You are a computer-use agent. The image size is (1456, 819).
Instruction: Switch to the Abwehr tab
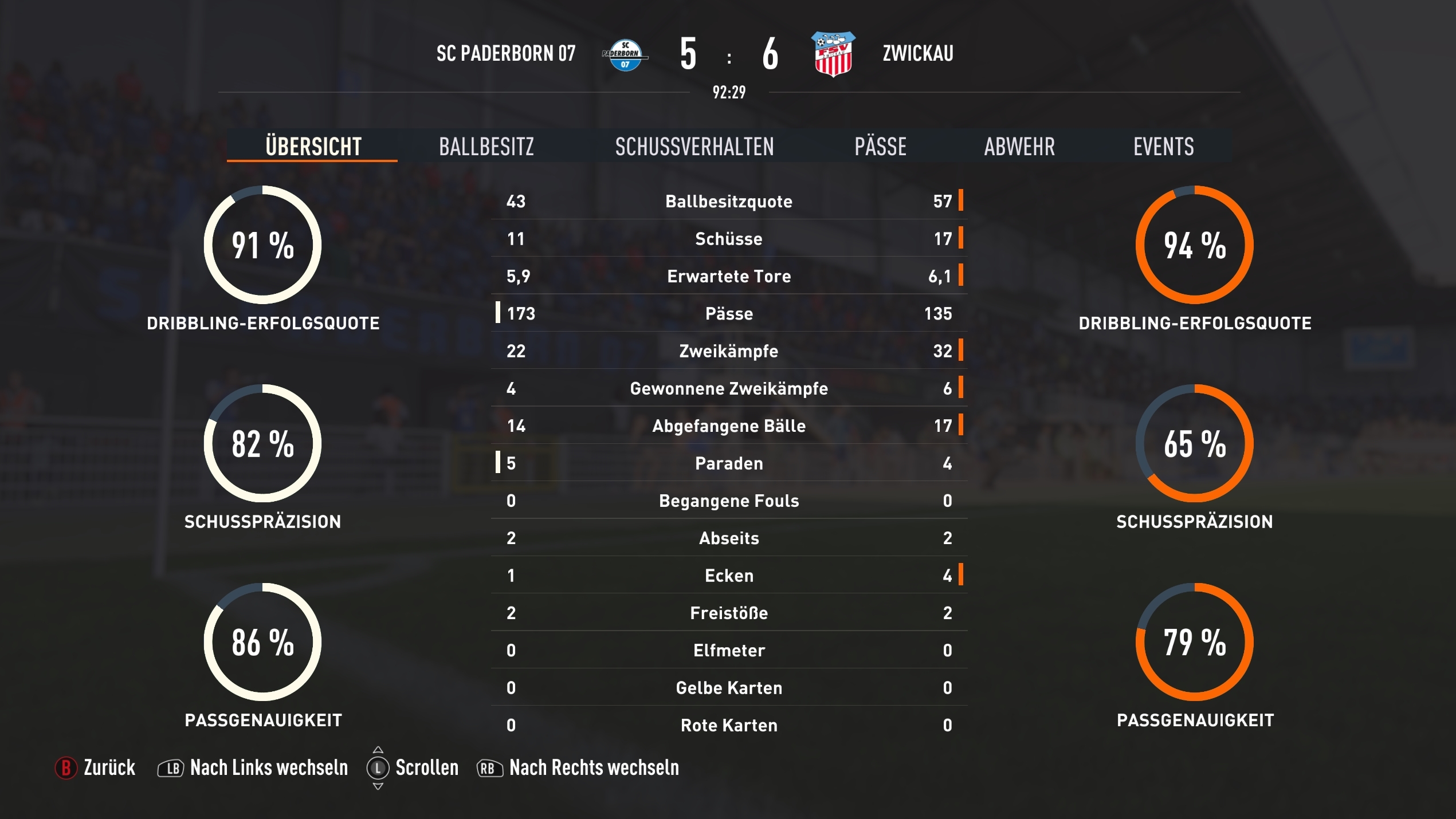tap(1019, 147)
